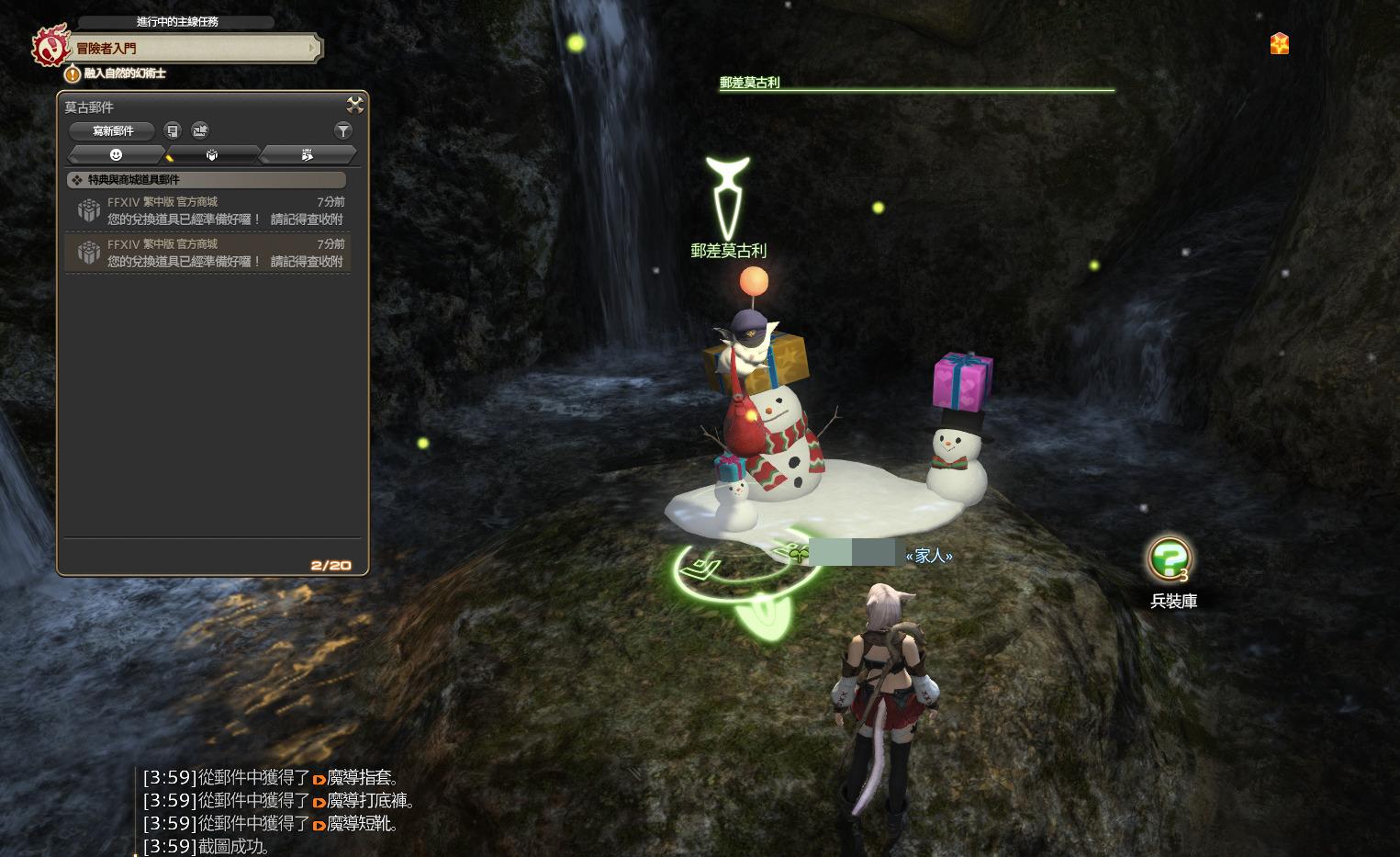This screenshot has width=1400, height=857.
Task: Click the orange notification icon at top right
Action: point(1278,43)
